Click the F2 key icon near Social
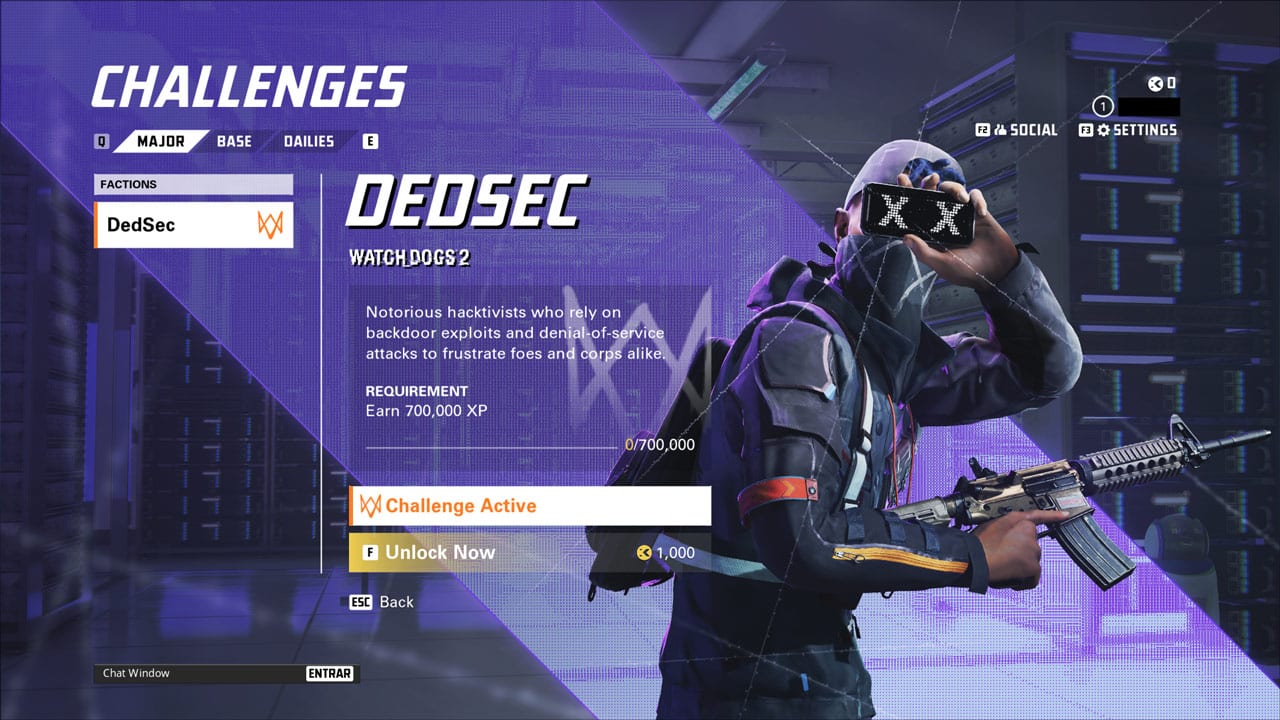The height and width of the screenshot is (720, 1280). tap(982, 129)
